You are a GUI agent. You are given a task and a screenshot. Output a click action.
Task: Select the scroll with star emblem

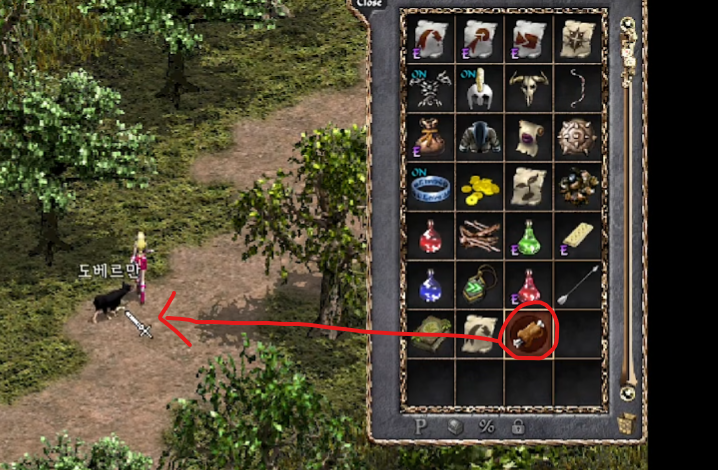pyautogui.click(x=578, y=38)
